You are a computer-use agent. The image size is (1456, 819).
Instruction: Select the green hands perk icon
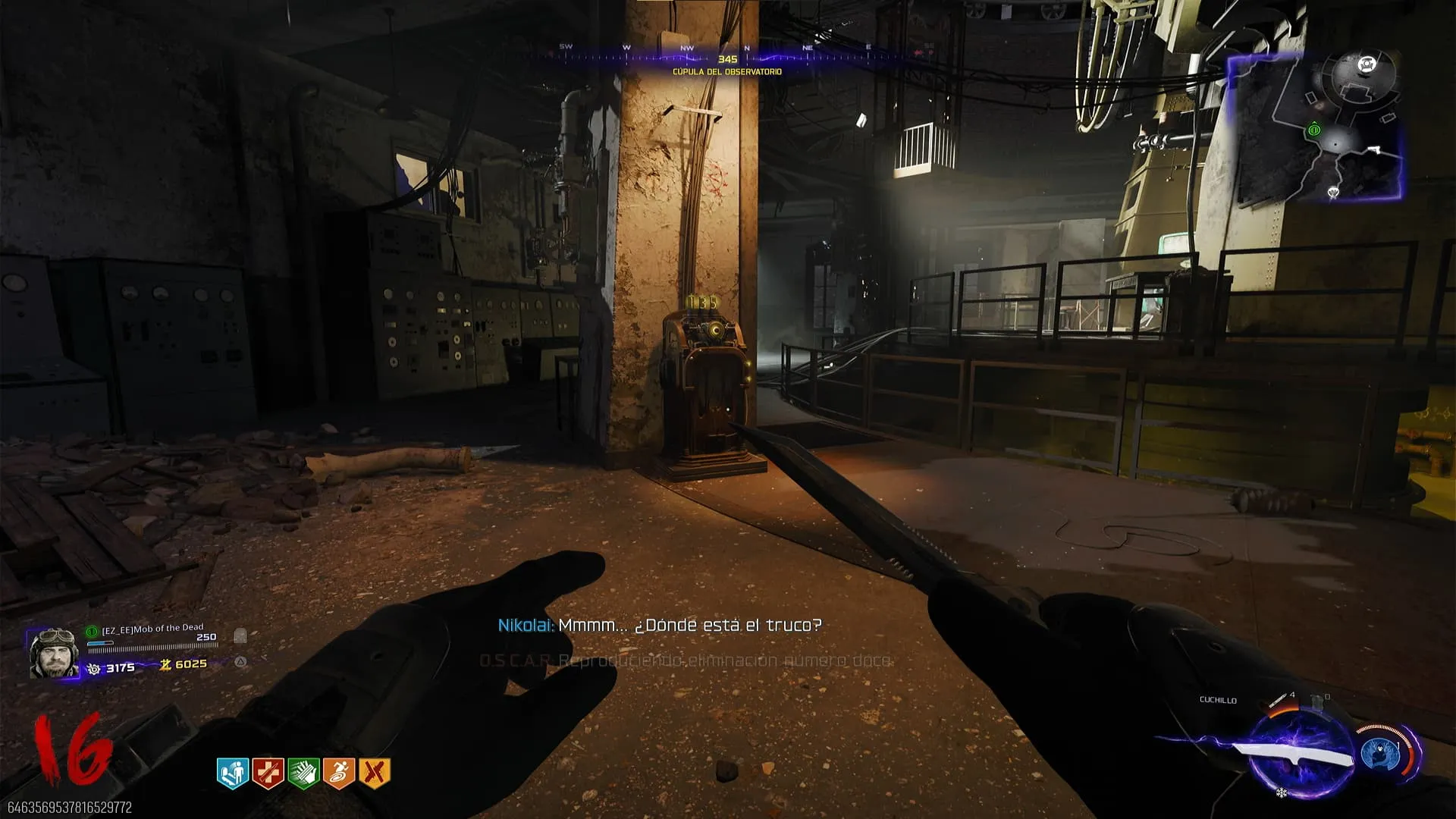click(303, 773)
